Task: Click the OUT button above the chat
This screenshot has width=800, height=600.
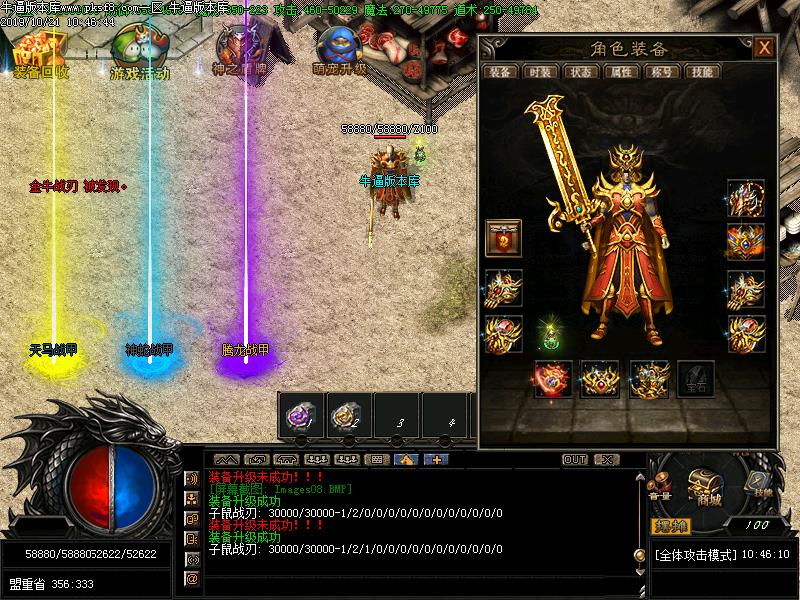Action: pos(575,460)
